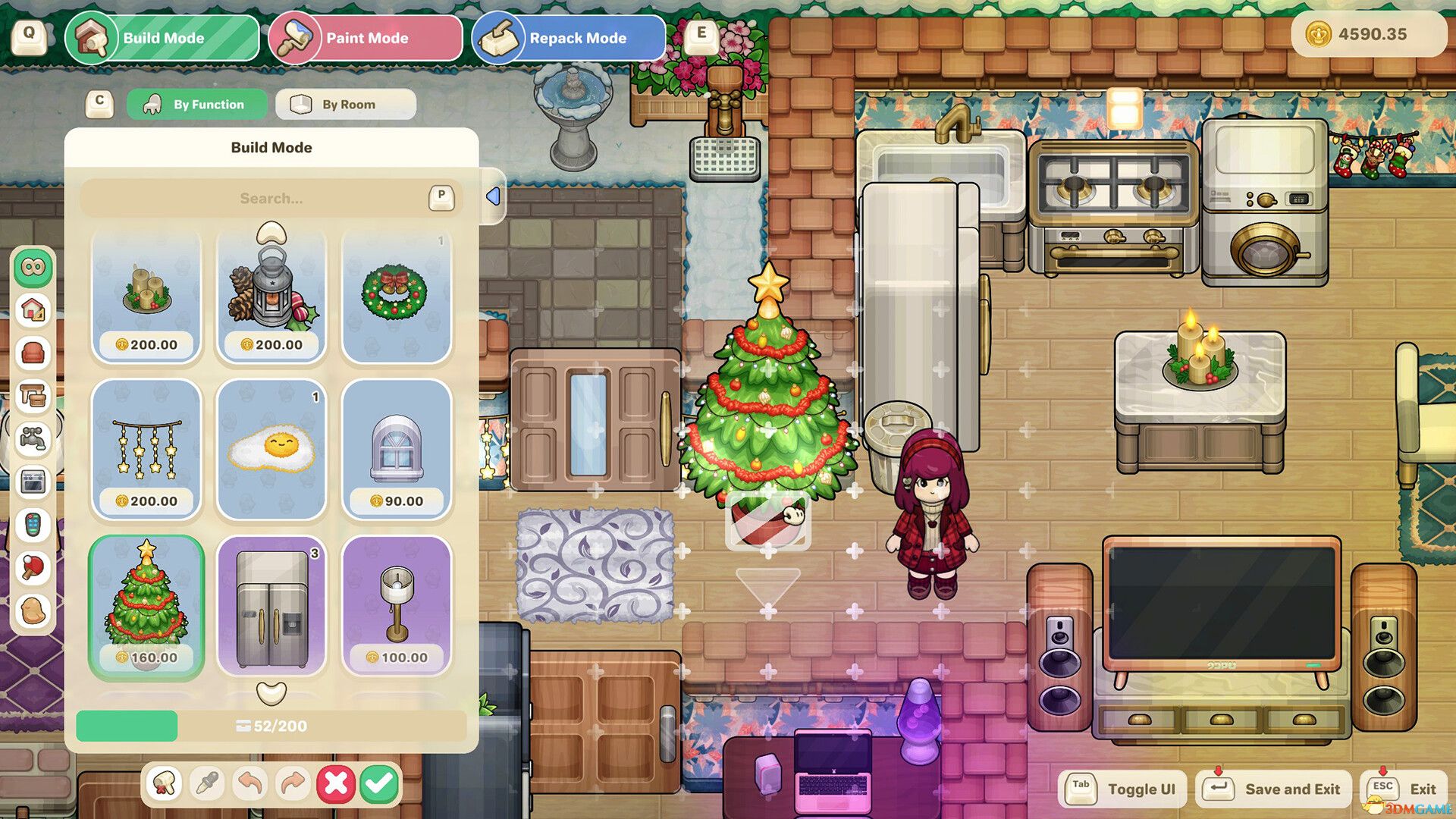
Task: Enable the By Function filter
Action: point(197,104)
